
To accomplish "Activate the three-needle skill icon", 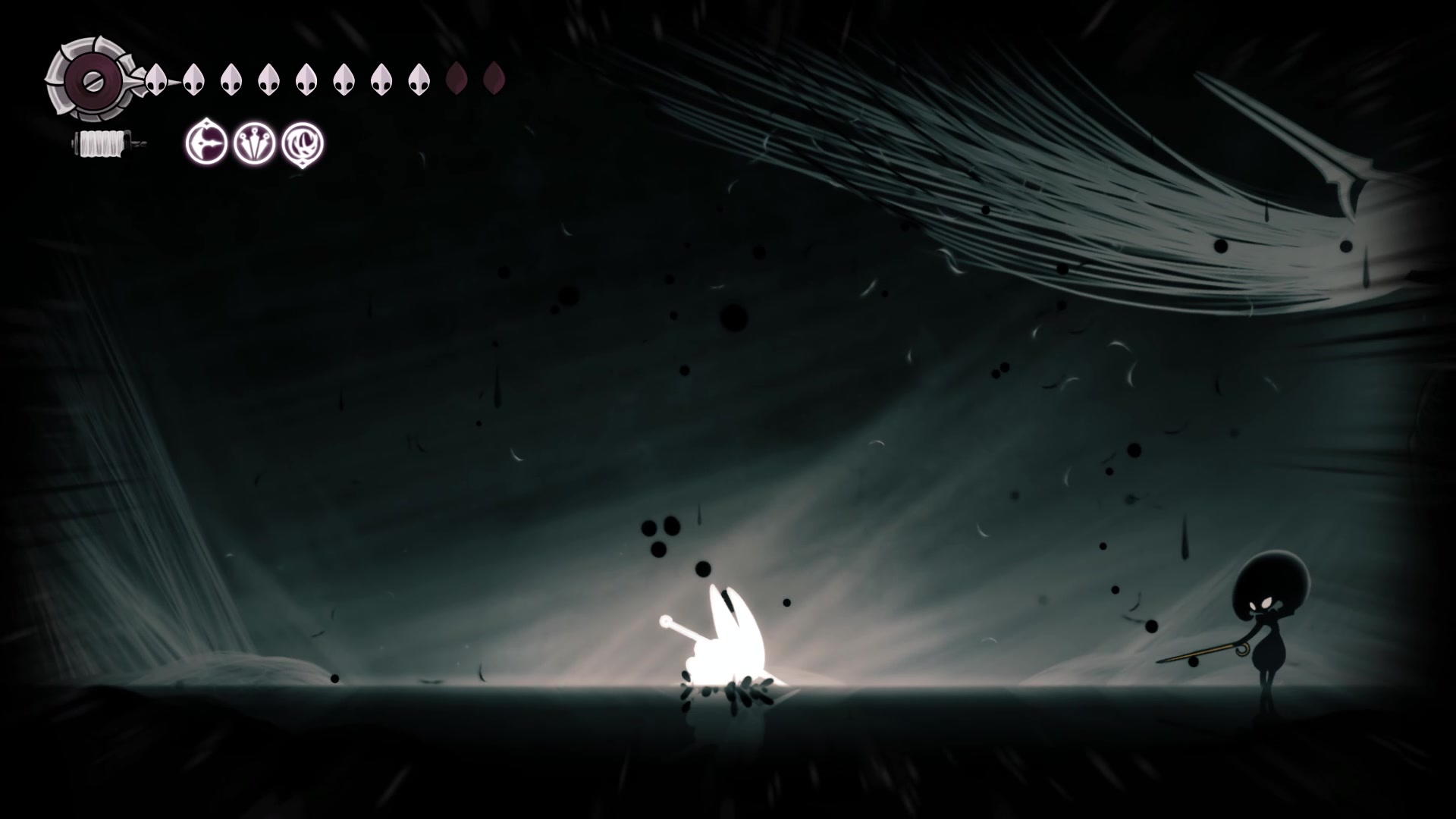I will coord(254,143).
